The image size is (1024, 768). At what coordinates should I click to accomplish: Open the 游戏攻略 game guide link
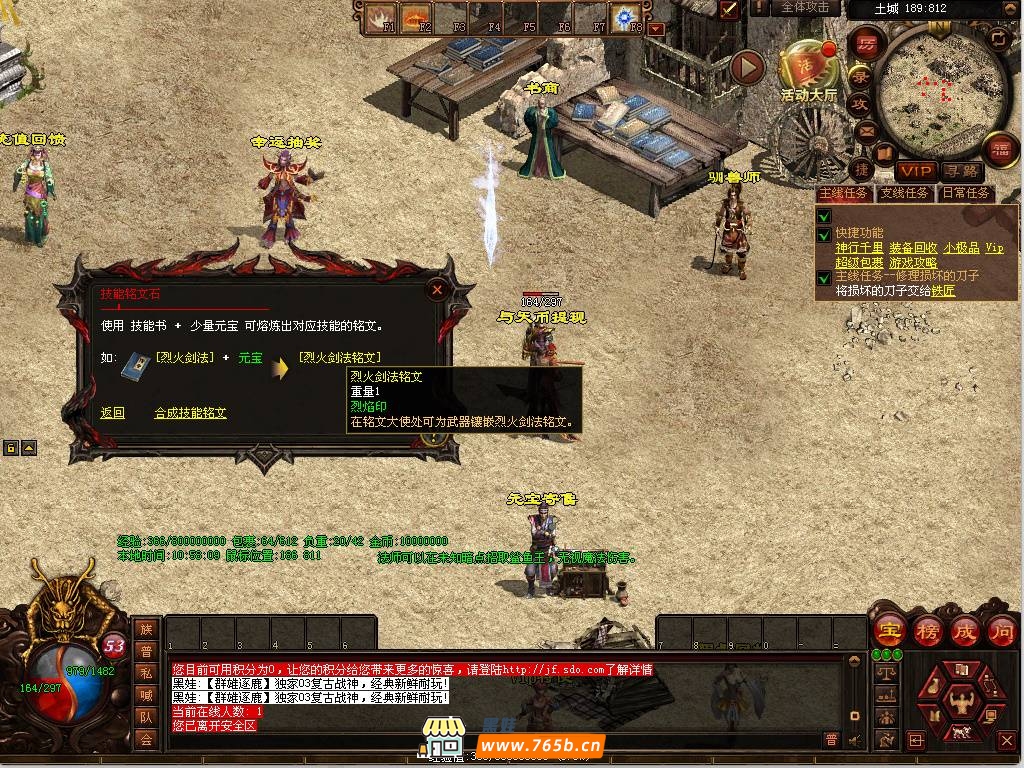[913, 263]
